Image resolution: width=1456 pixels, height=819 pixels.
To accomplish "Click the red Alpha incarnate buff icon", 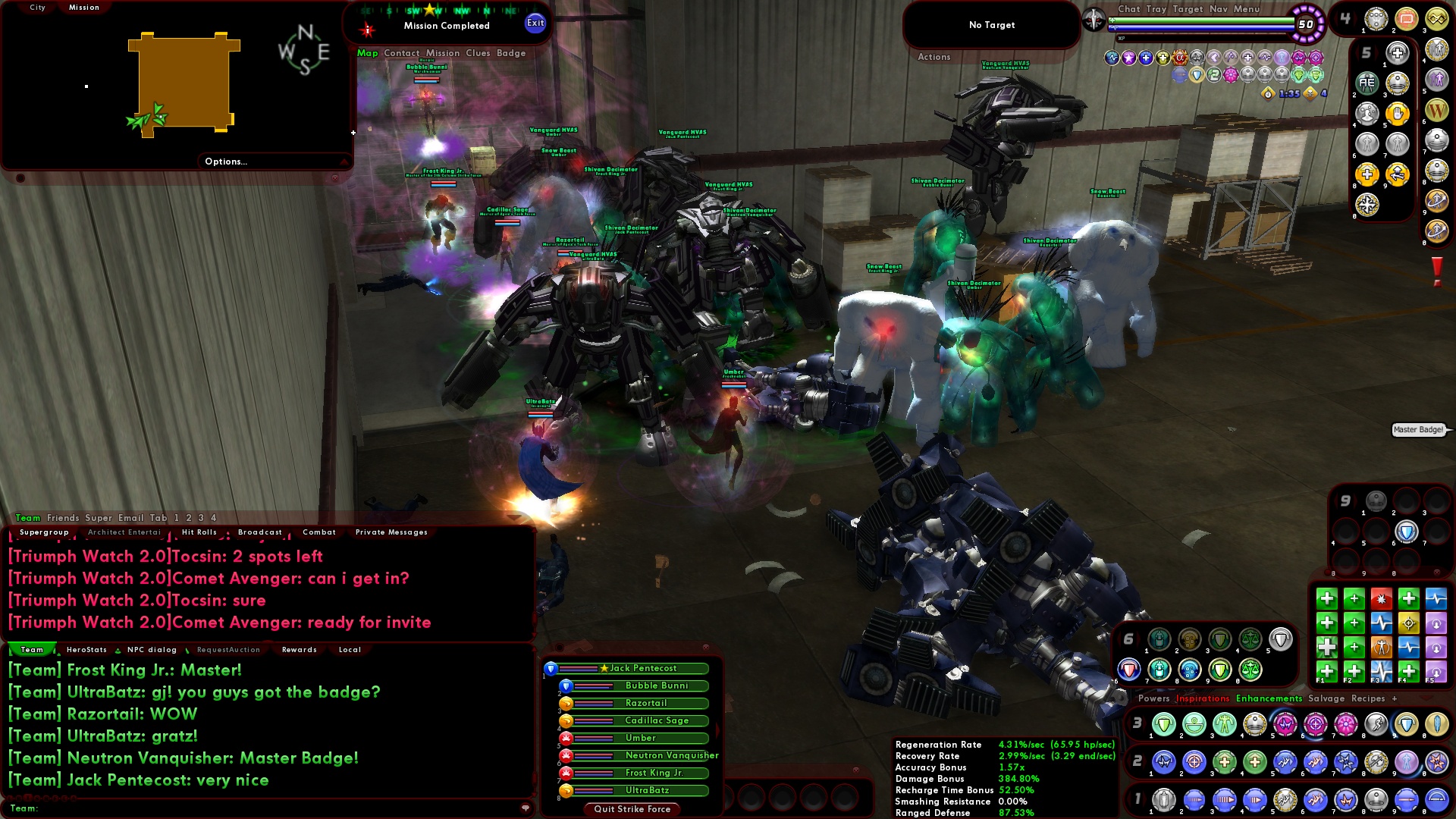I will 1179,58.
